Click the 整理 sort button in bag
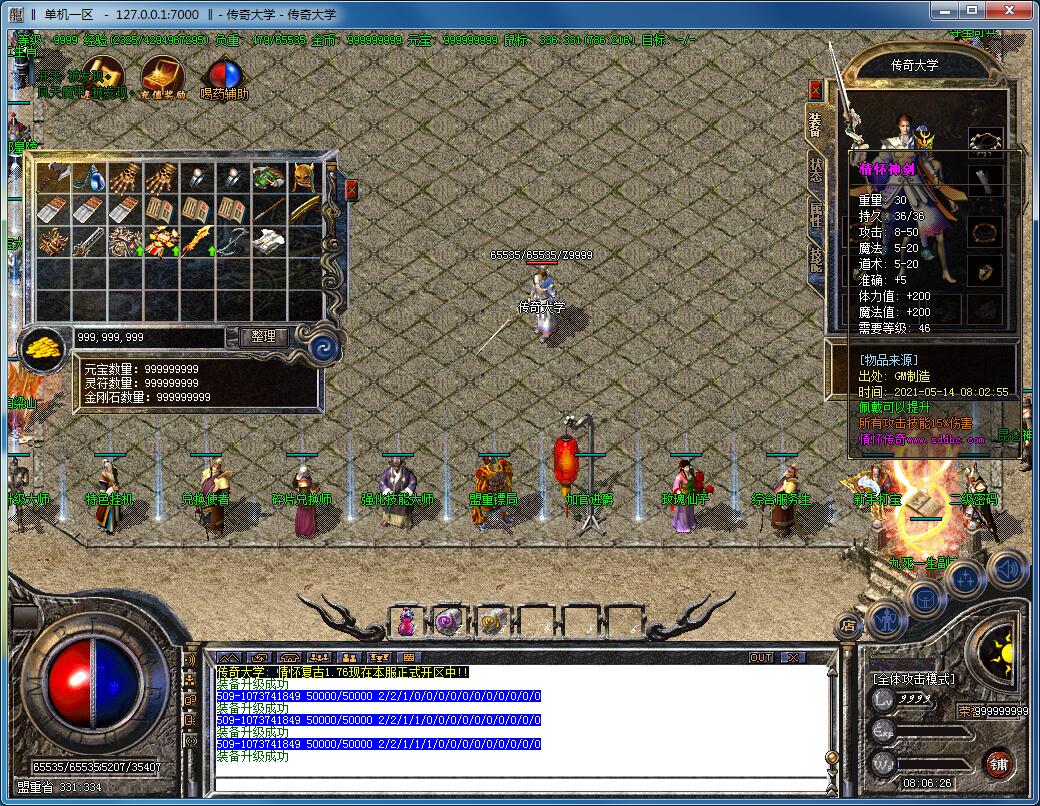This screenshot has height=806, width=1040. click(x=264, y=338)
